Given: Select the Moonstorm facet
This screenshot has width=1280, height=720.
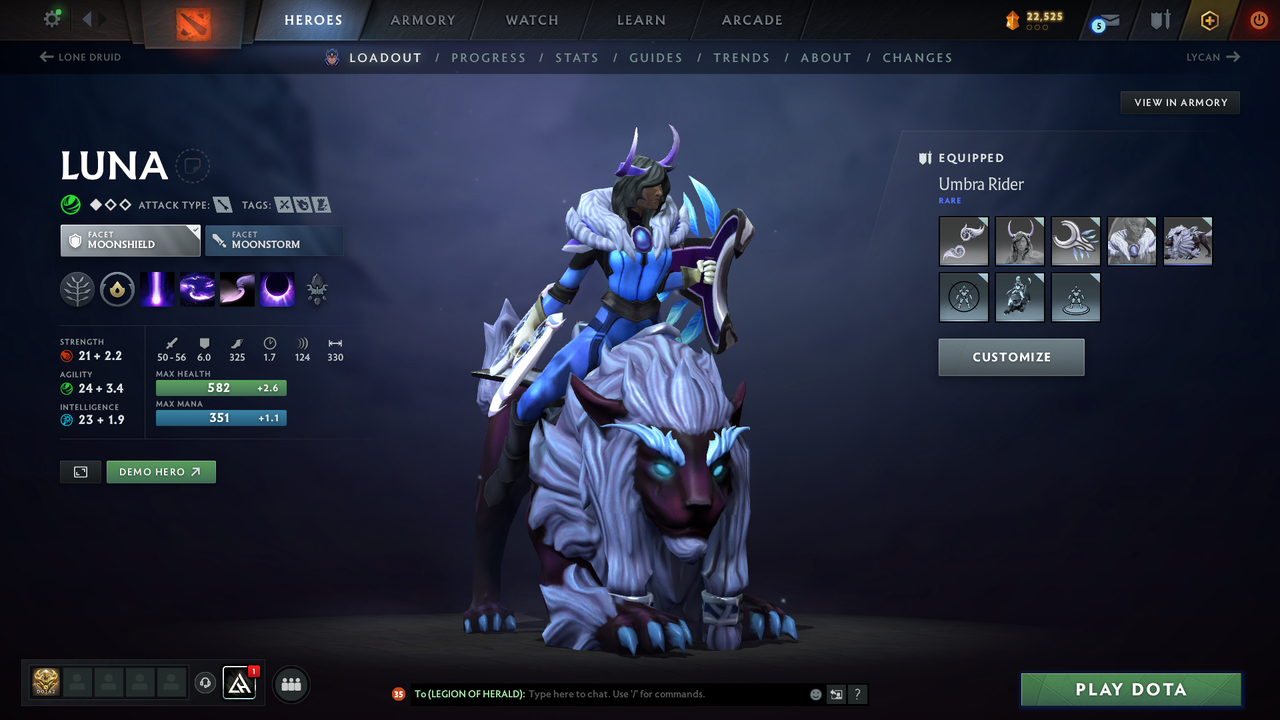Looking at the screenshot, I should 274,240.
